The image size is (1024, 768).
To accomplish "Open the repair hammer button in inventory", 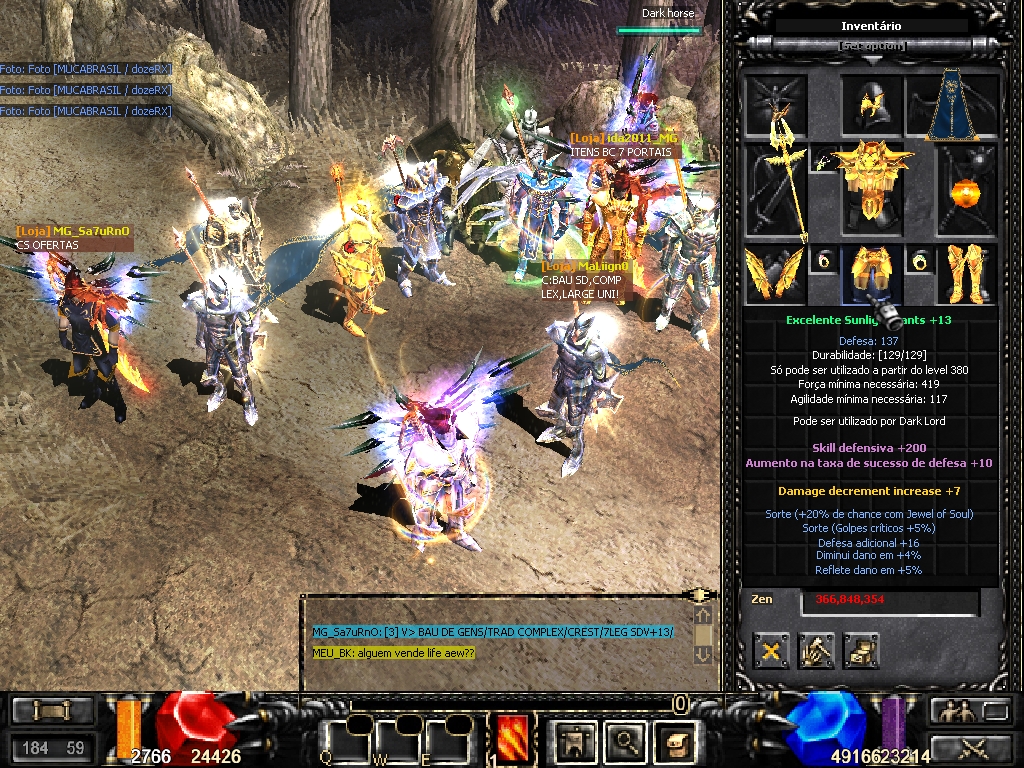I will [816, 651].
